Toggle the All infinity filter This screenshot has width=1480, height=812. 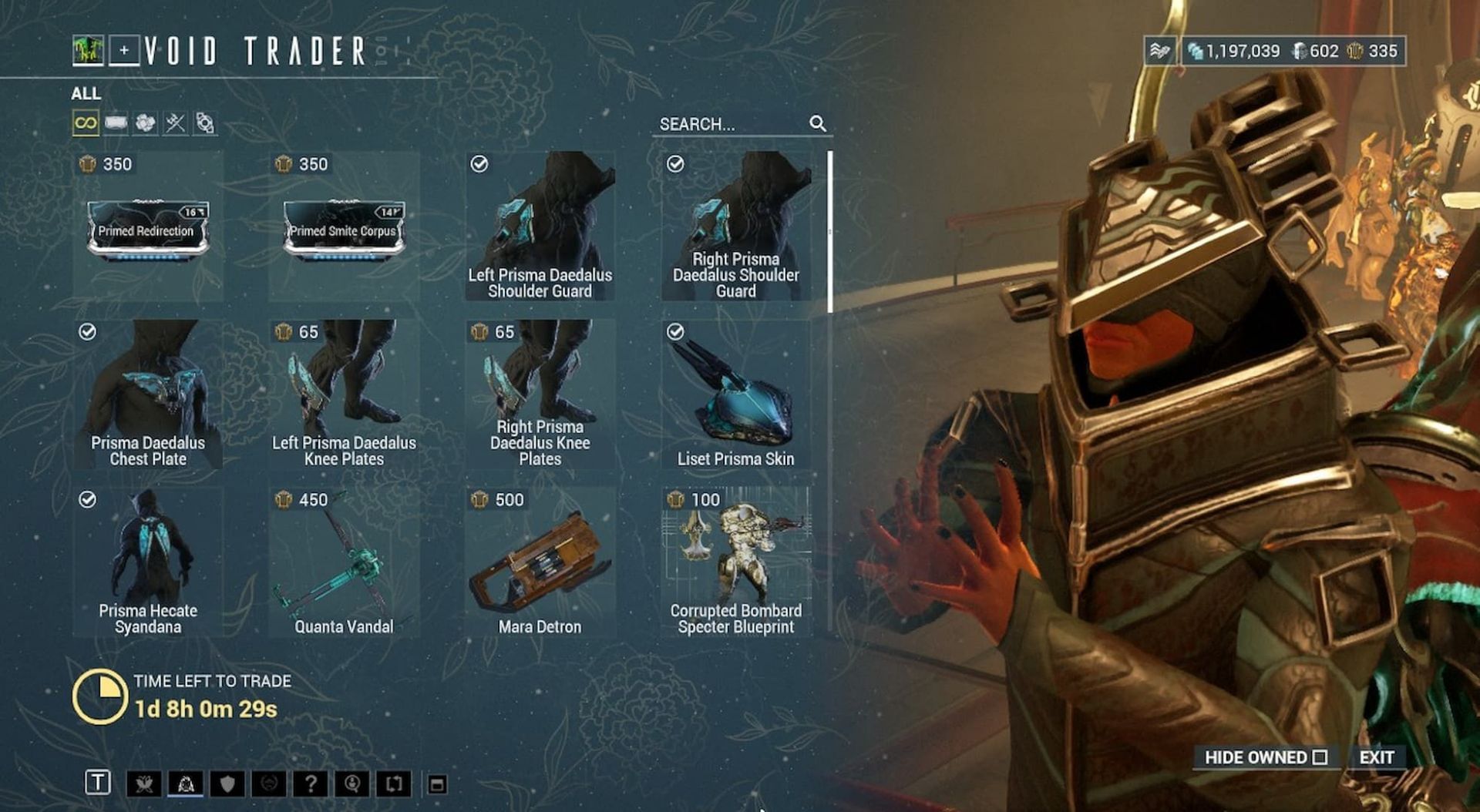86,122
